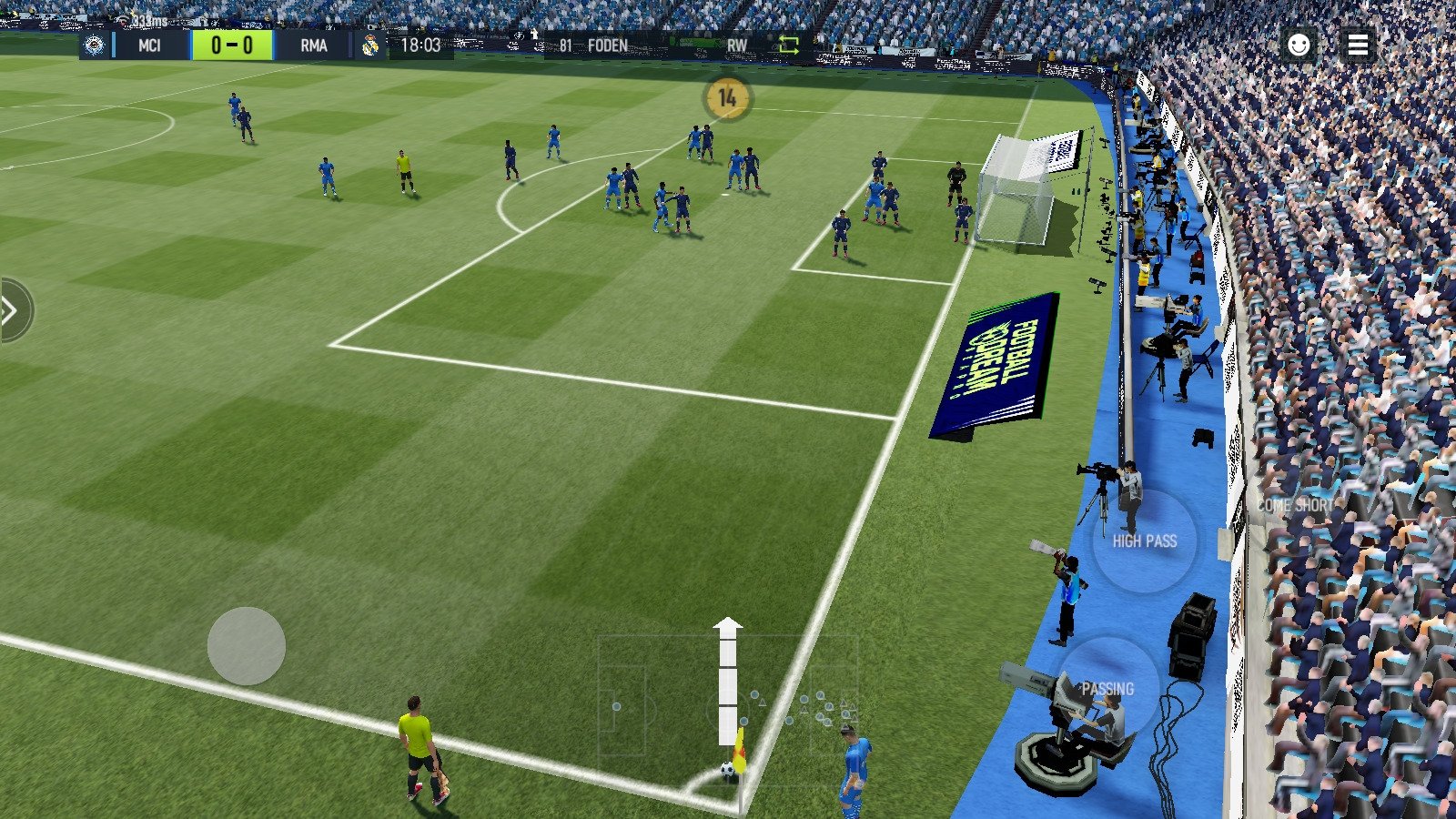This screenshot has width=1456, height=819.
Task: Open the hamburger pause menu
Action: tap(1360, 45)
